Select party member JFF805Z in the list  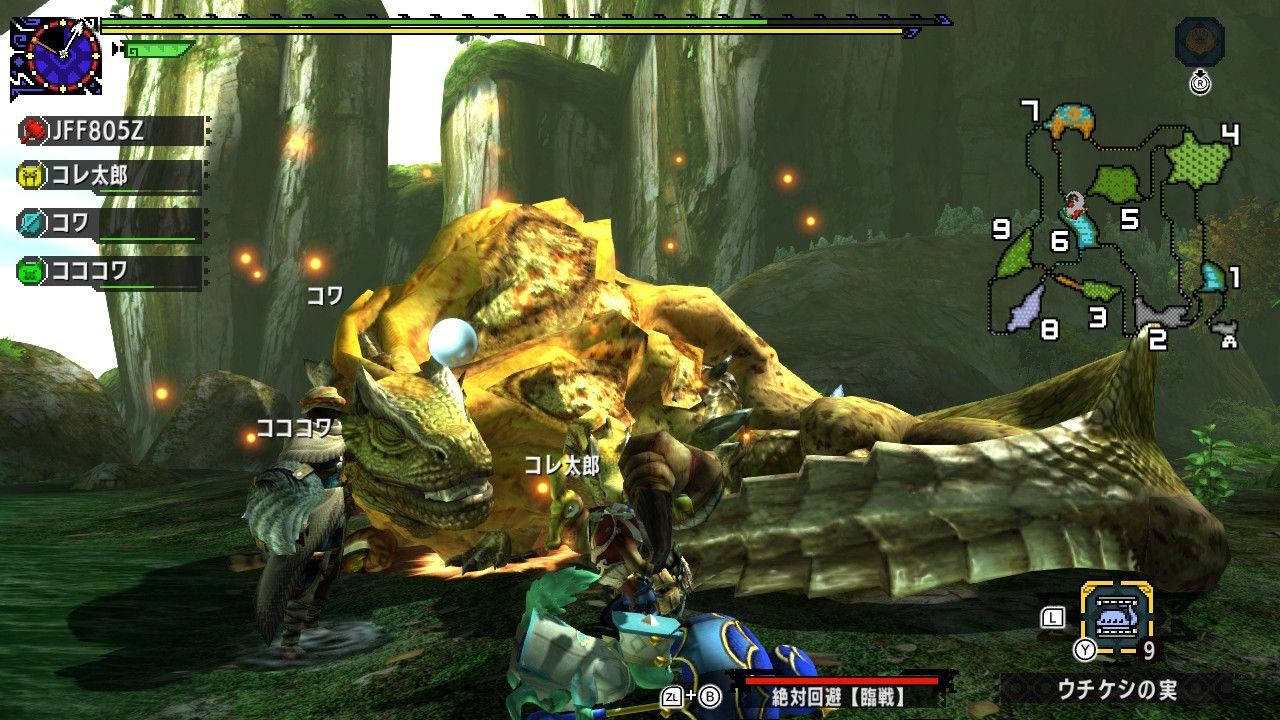(110, 131)
